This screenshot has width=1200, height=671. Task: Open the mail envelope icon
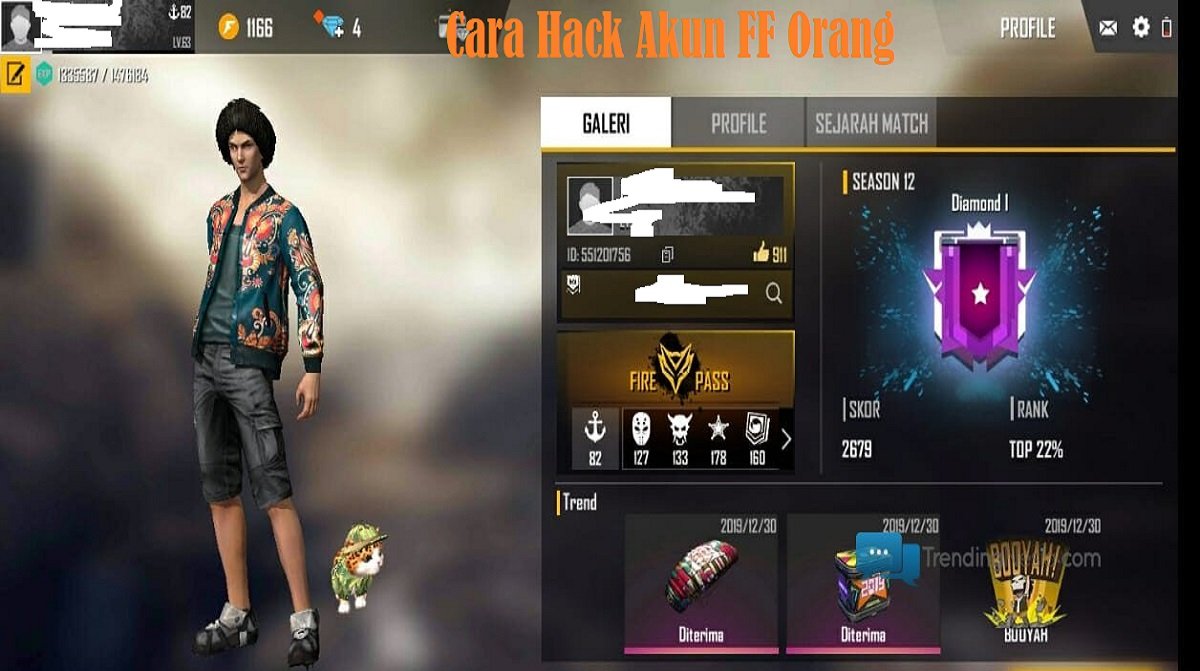(x=1108, y=28)
